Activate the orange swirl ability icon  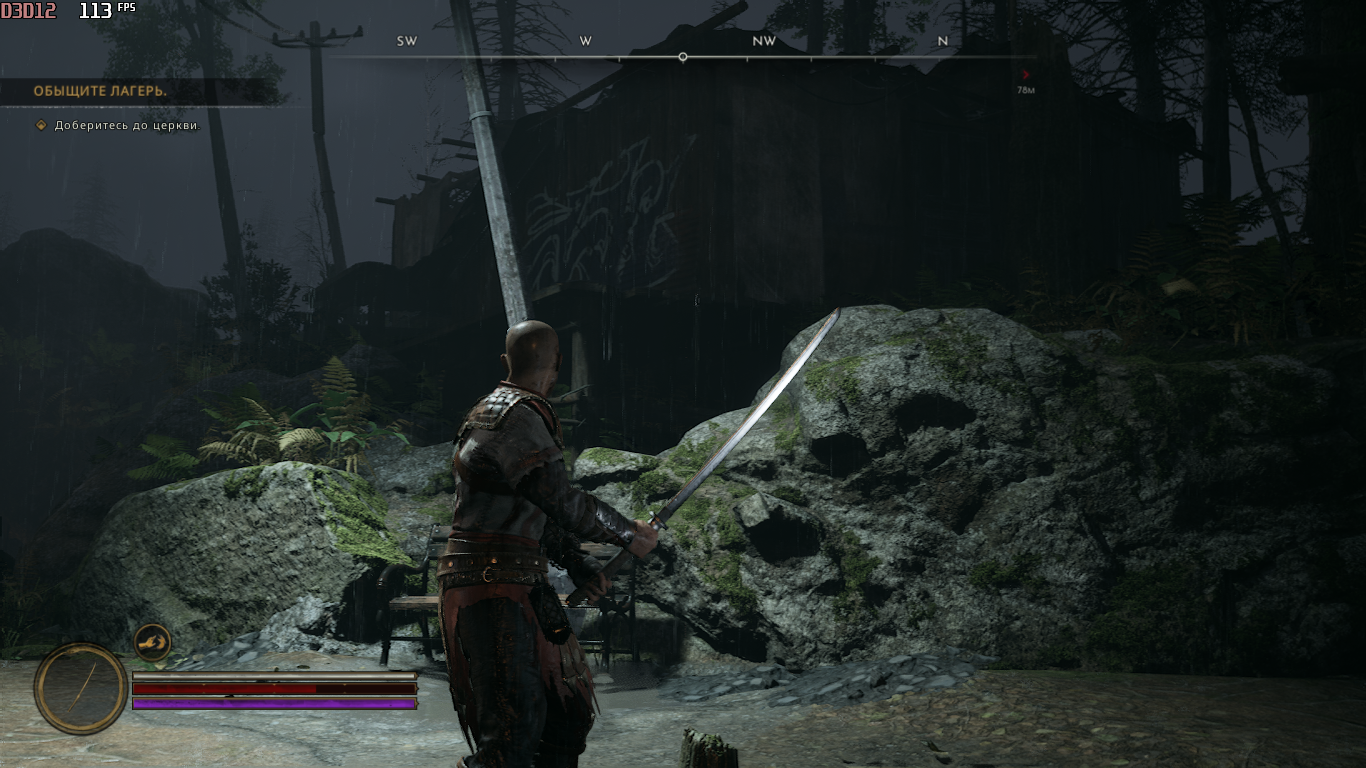[152, 642]
